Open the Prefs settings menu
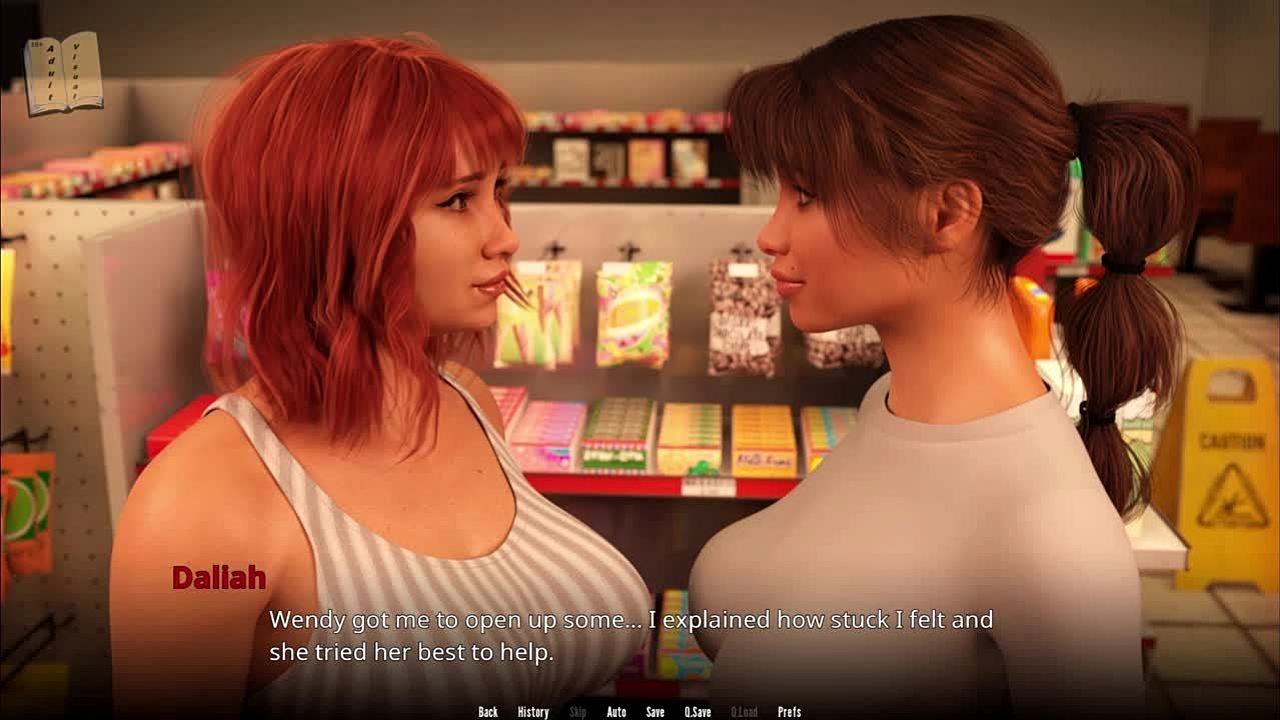Screen dimensions: 1280x720 [789, 712]
